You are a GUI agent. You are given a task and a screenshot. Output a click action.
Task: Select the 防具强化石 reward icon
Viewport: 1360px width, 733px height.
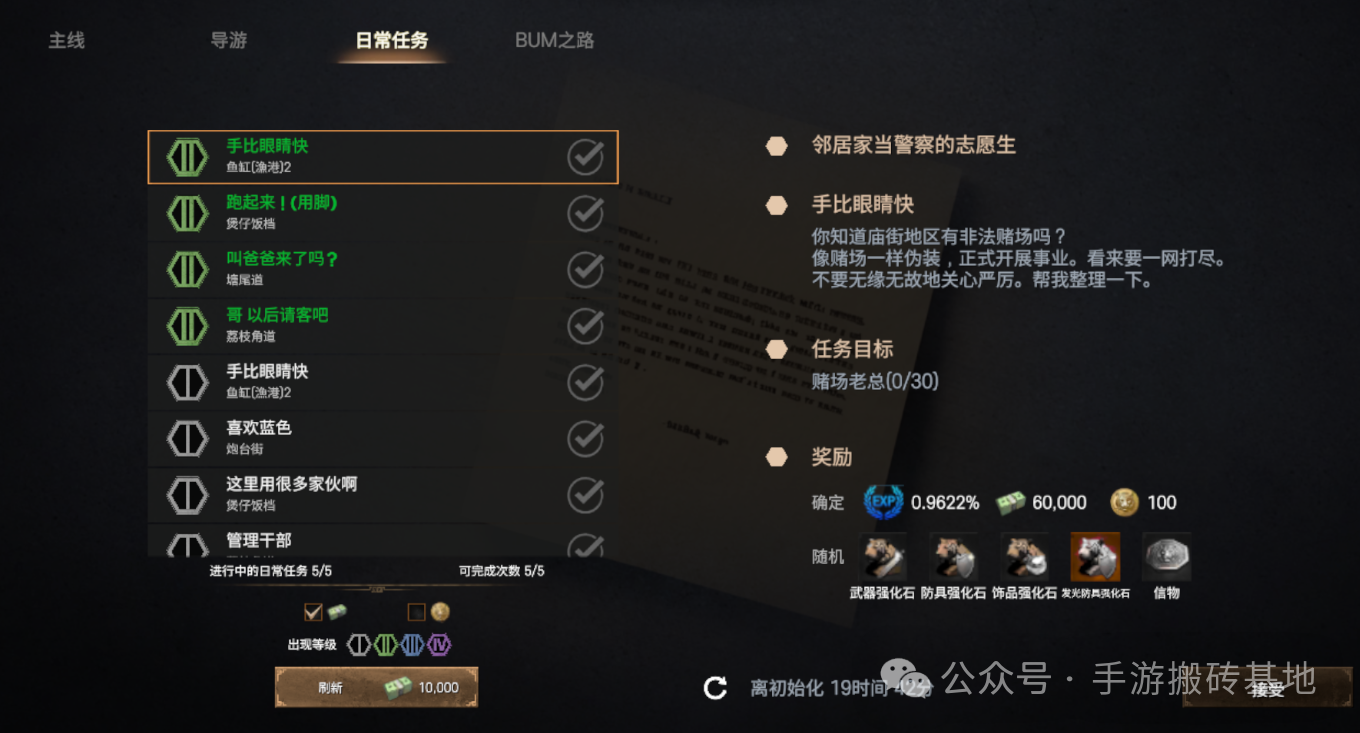pos(954,557)
